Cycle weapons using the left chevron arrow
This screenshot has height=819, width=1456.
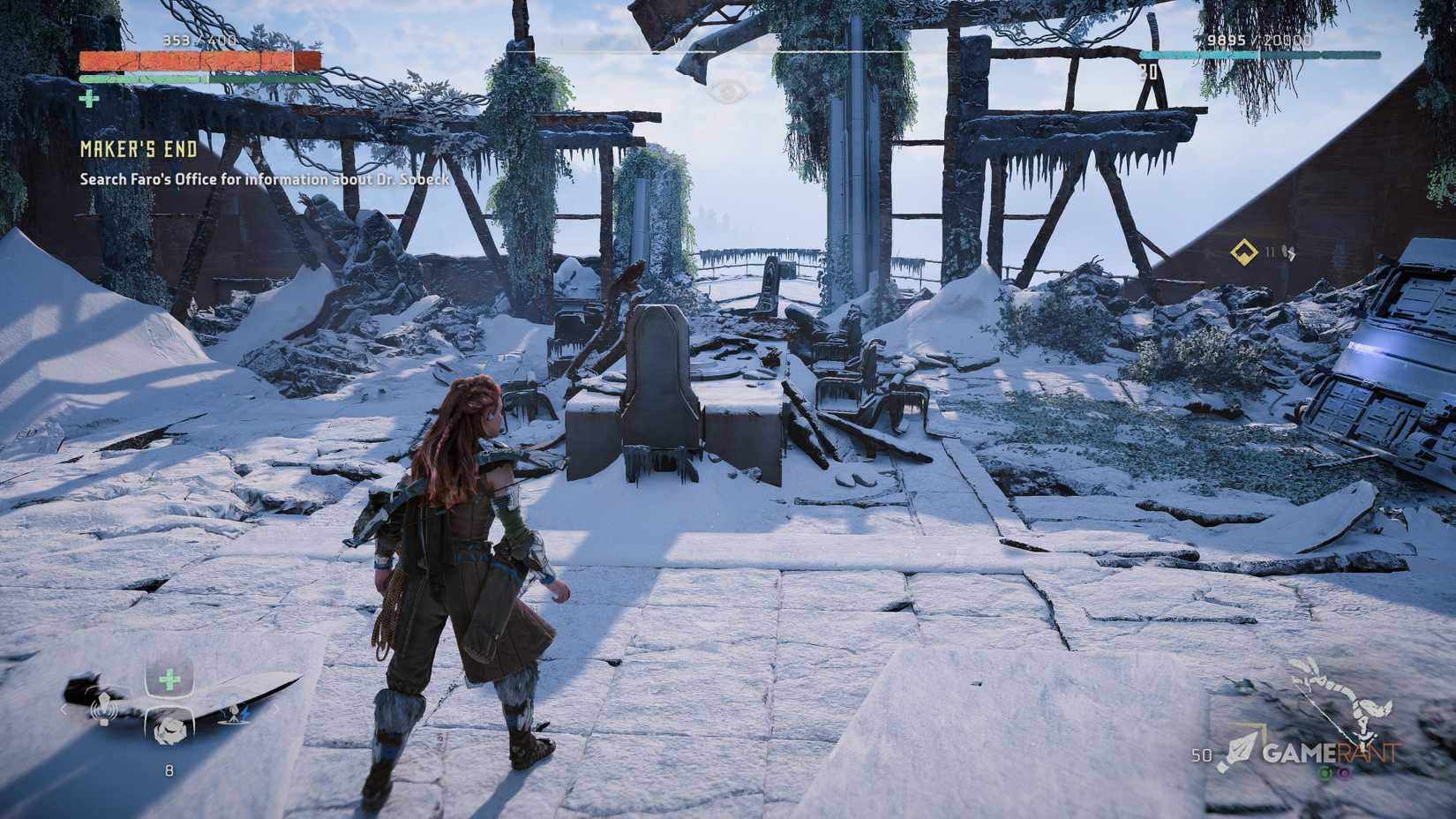[x=64, y=710]
